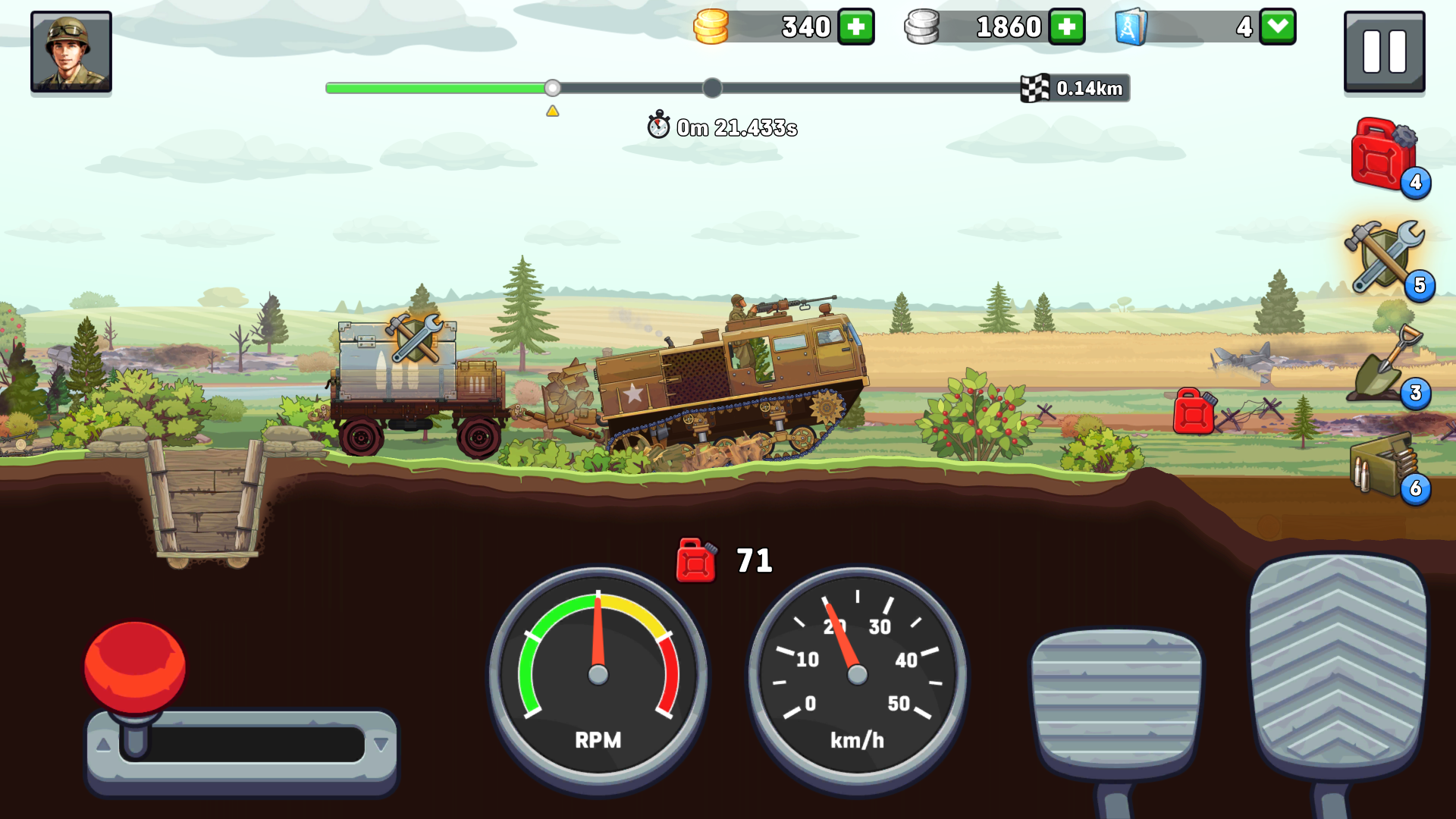
Task: Pause the game
Action: (x=1384, y=52)
